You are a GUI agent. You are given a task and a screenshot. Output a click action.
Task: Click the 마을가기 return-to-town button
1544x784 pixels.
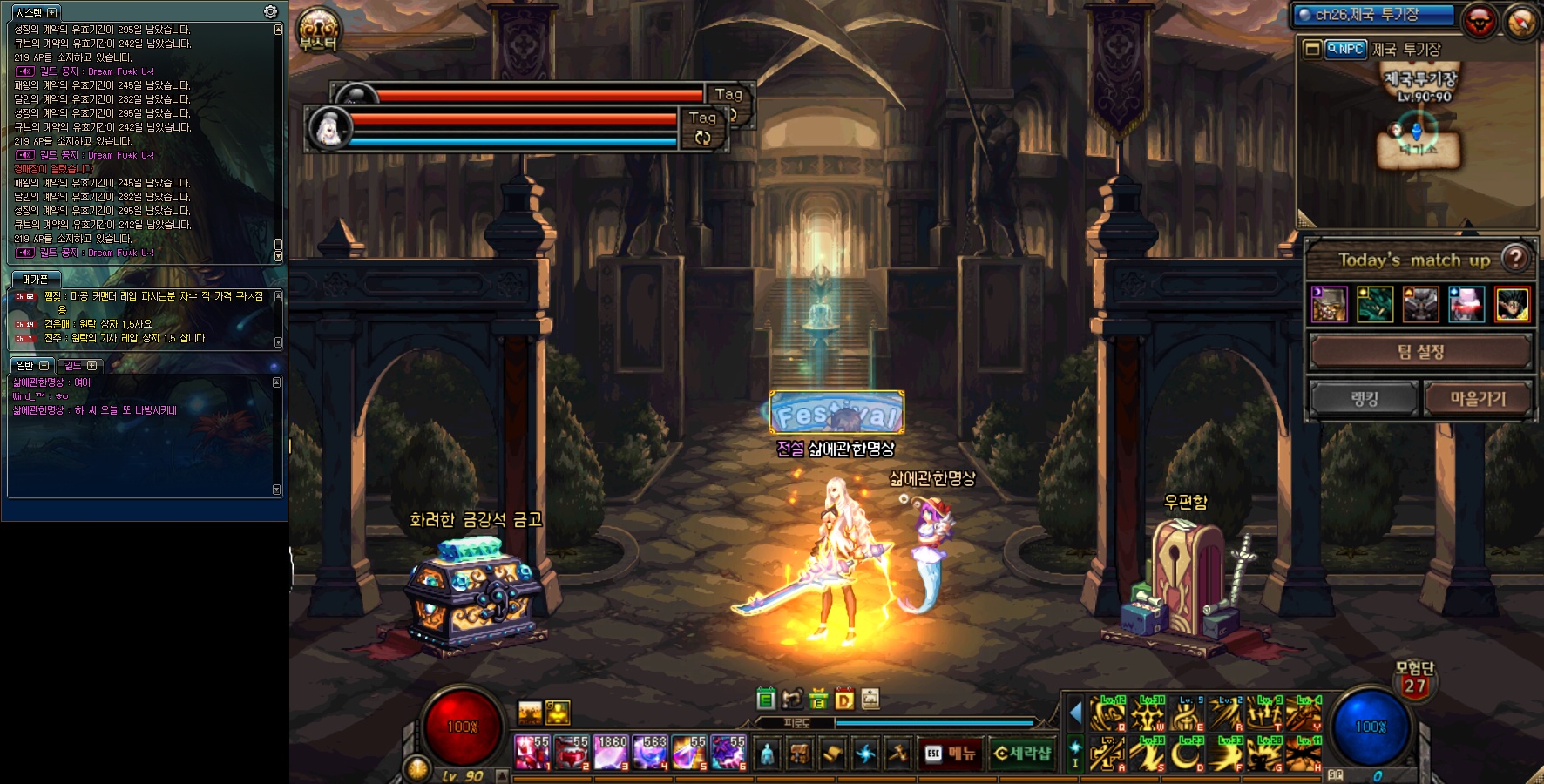point(1477,399)
